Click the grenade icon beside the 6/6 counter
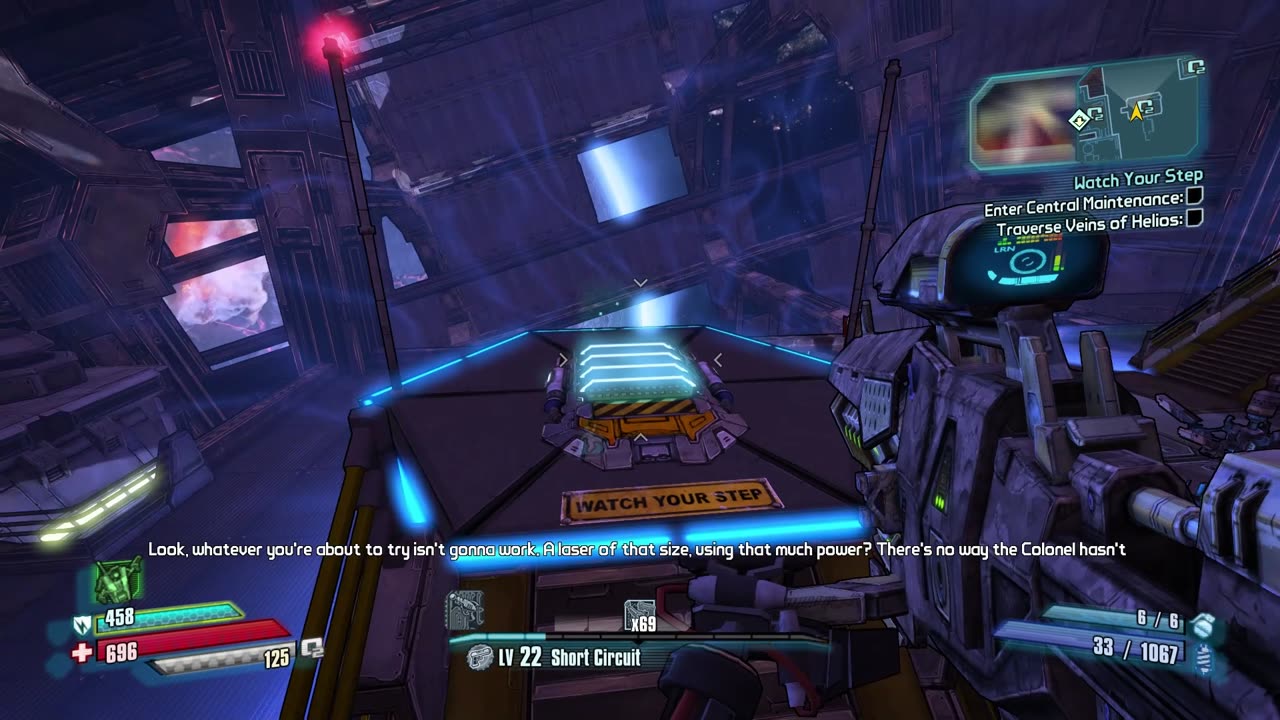Screen dimensions: 1280x720 (x=1203, y=623)
